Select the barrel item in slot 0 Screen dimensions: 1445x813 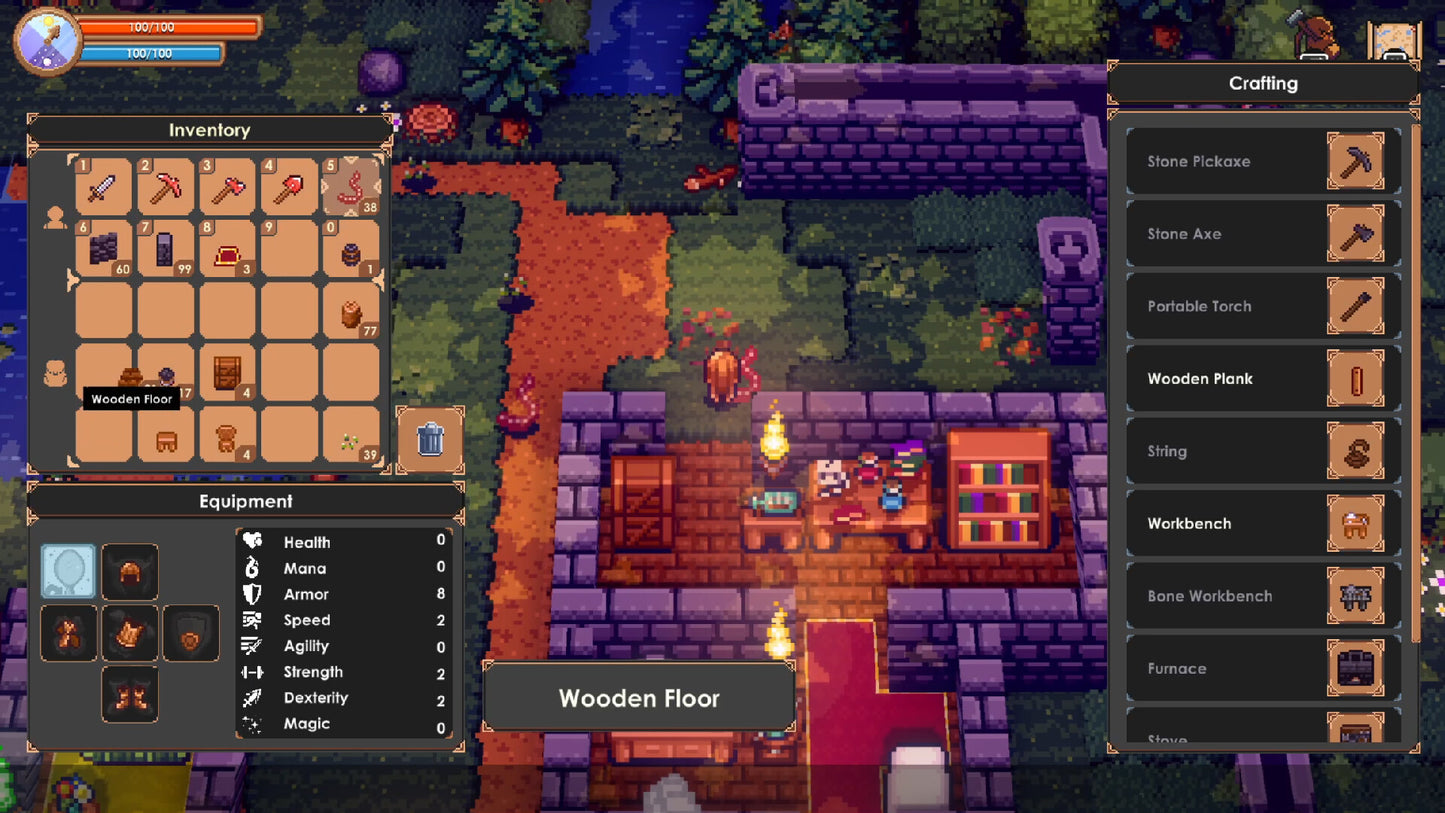point(351,249)
